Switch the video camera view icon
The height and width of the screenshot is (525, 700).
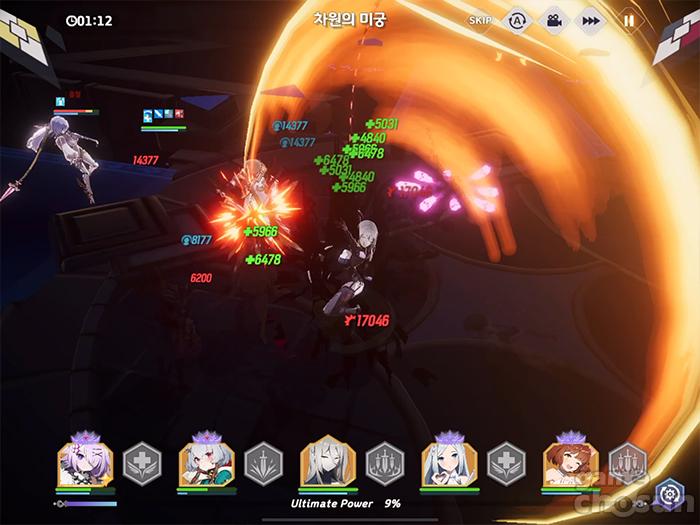[553, 20]
